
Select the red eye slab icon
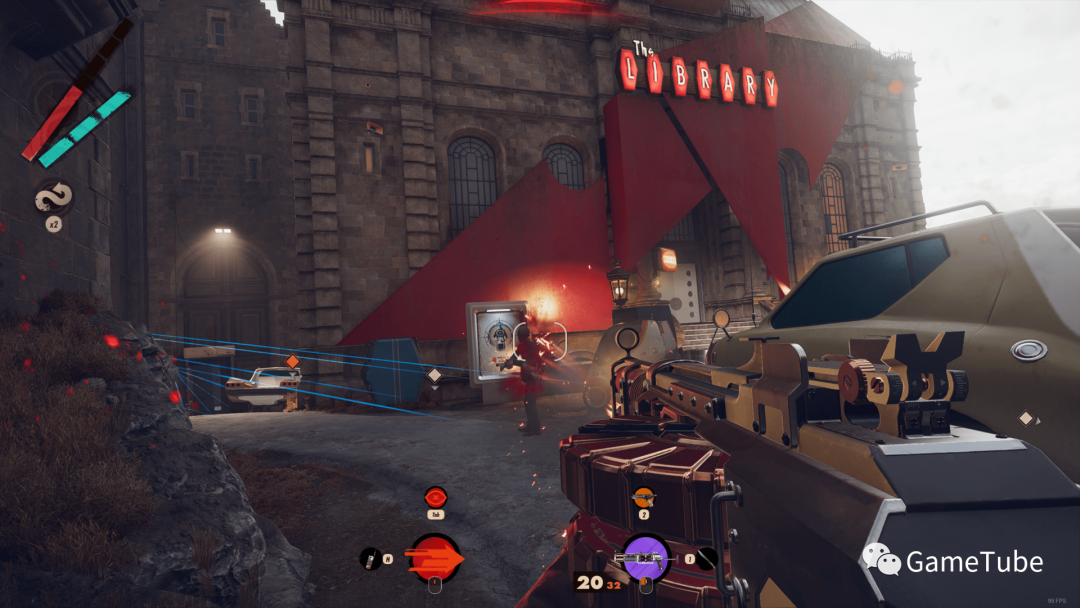click(x=435, y=497)
